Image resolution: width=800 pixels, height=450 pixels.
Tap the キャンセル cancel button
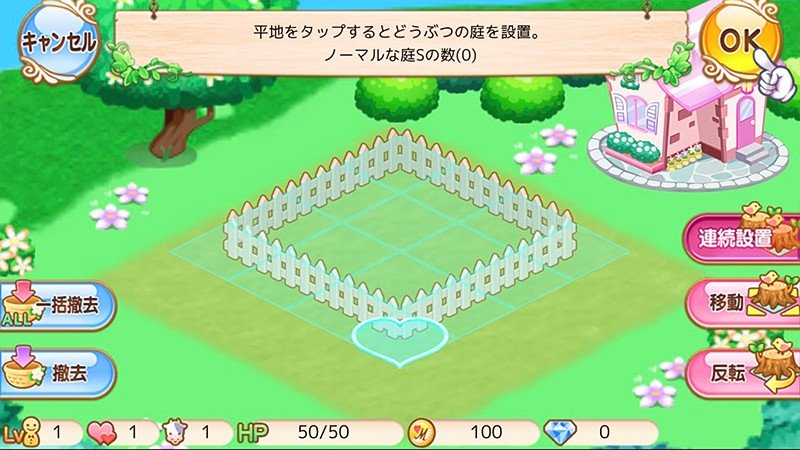click(x=58, y=43)
